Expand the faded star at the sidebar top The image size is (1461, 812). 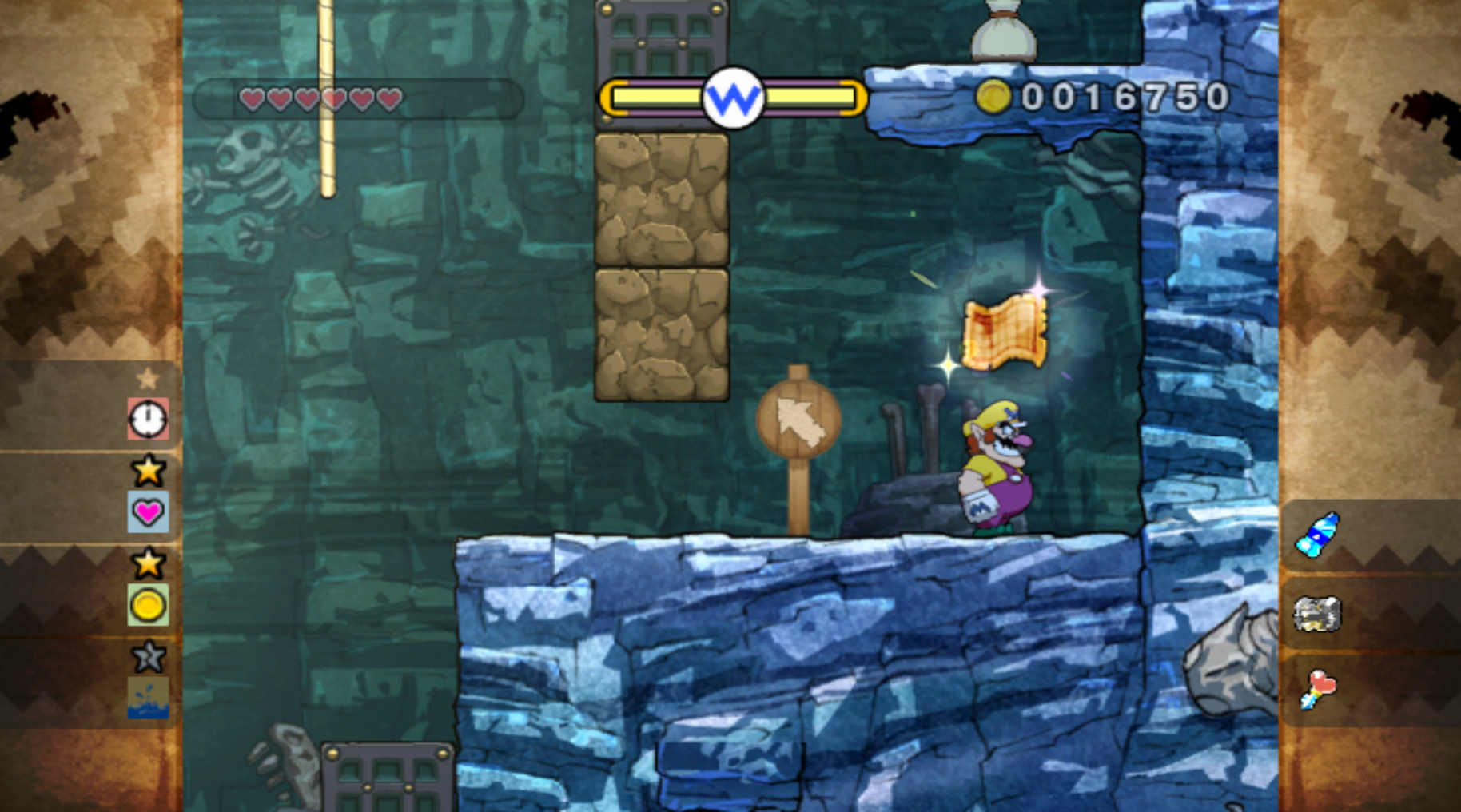(x=149, y=379)
